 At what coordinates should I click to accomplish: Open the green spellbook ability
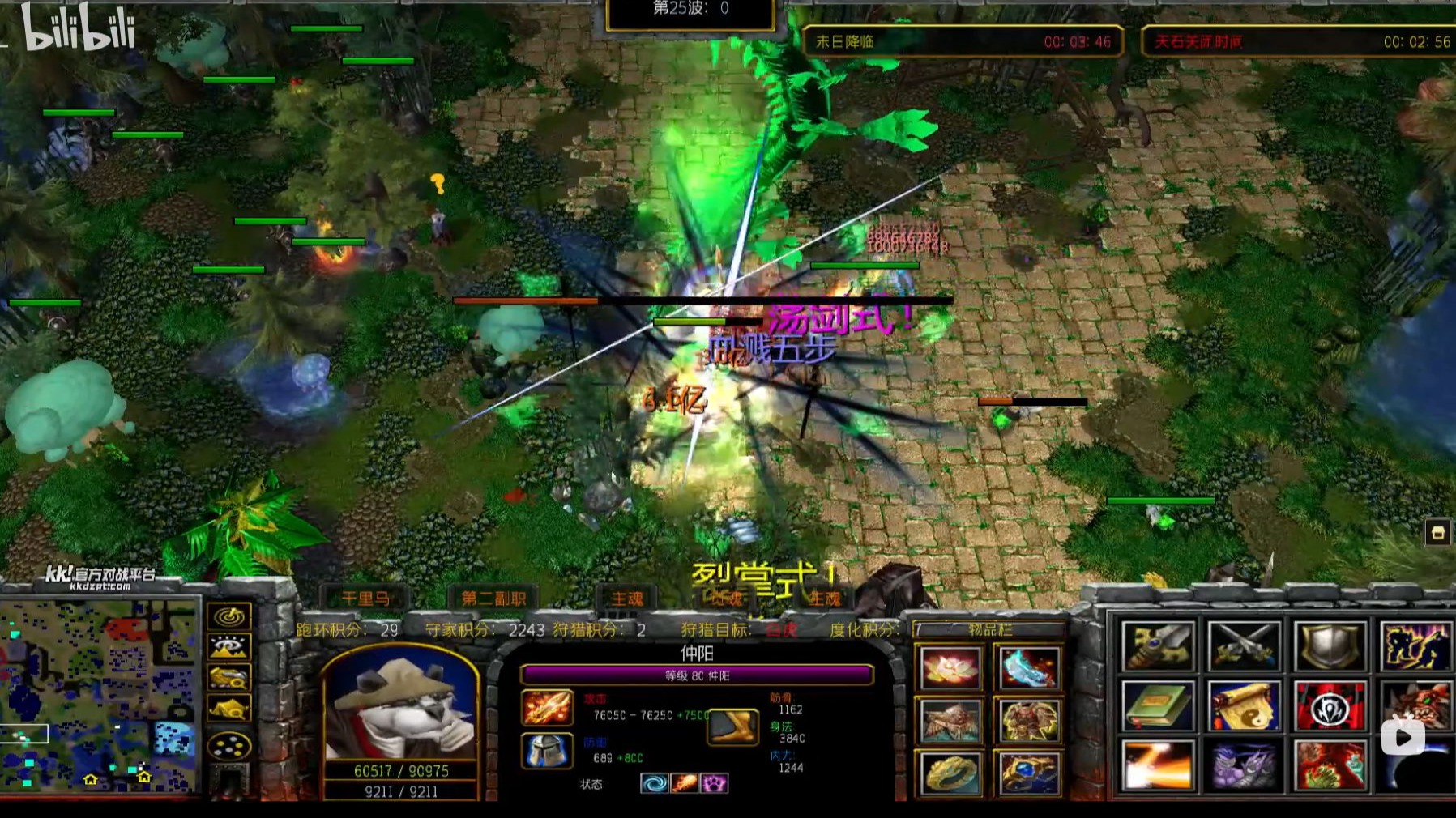(1158, 705)
